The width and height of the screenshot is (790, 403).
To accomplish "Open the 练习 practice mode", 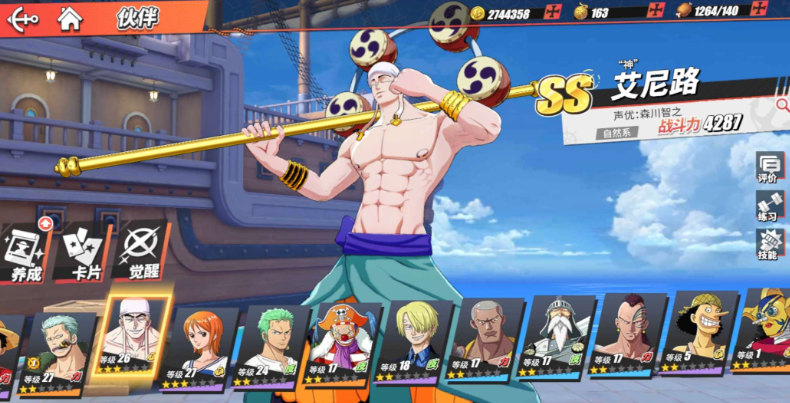I will click(769, 207).
